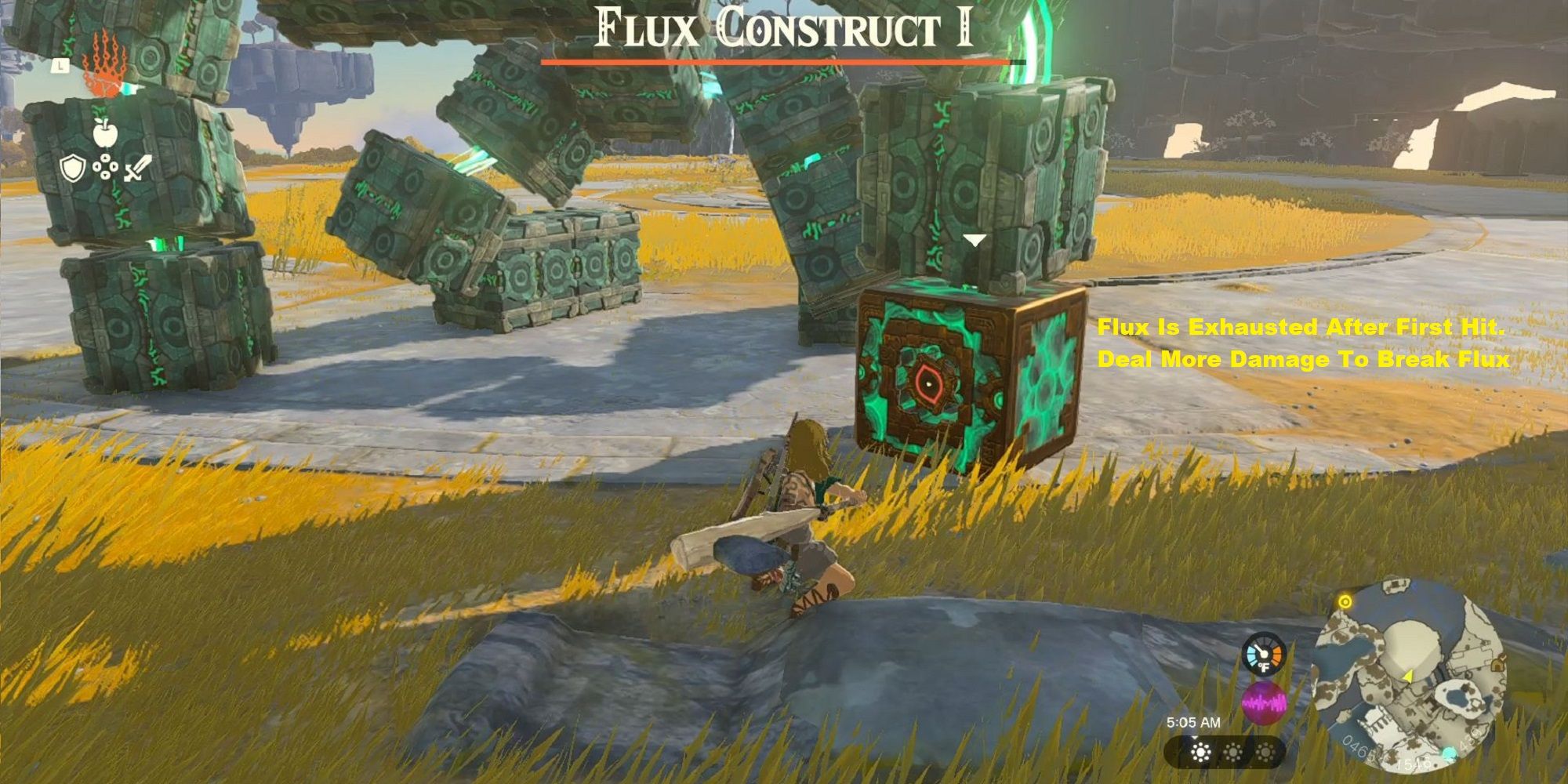Click the third grayed weather icon to expand forecast
Screen dimensions: 1568x784
pos(1265,752)
